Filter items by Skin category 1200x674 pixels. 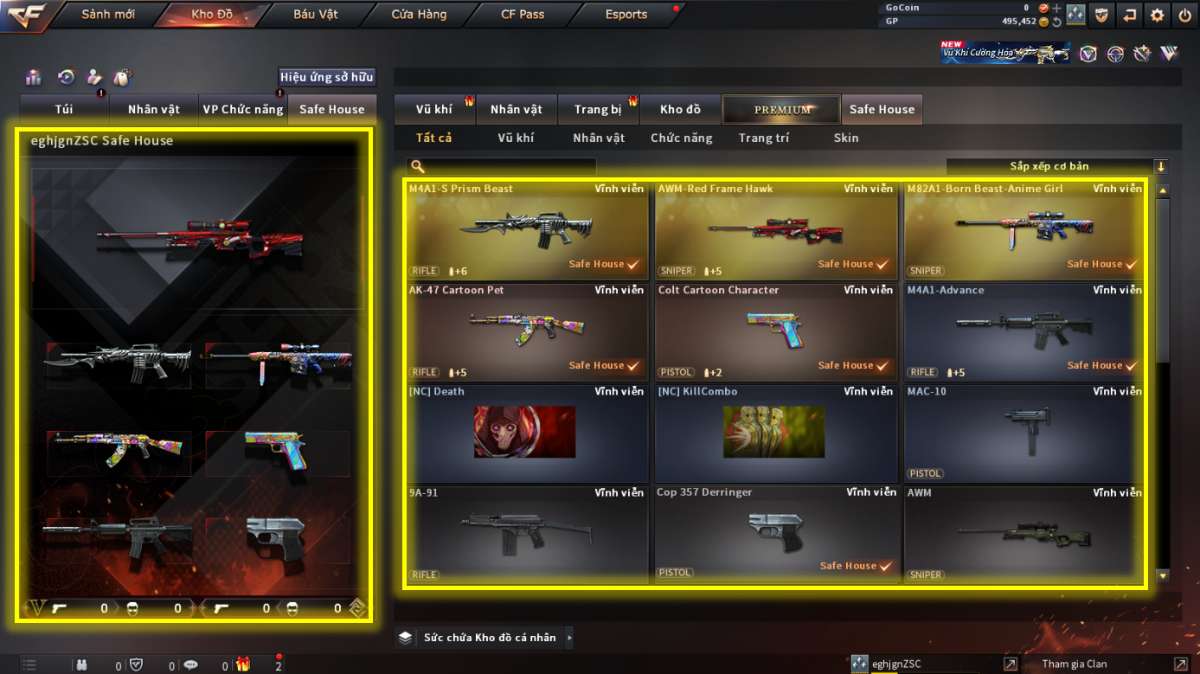(x=846, y=138)
